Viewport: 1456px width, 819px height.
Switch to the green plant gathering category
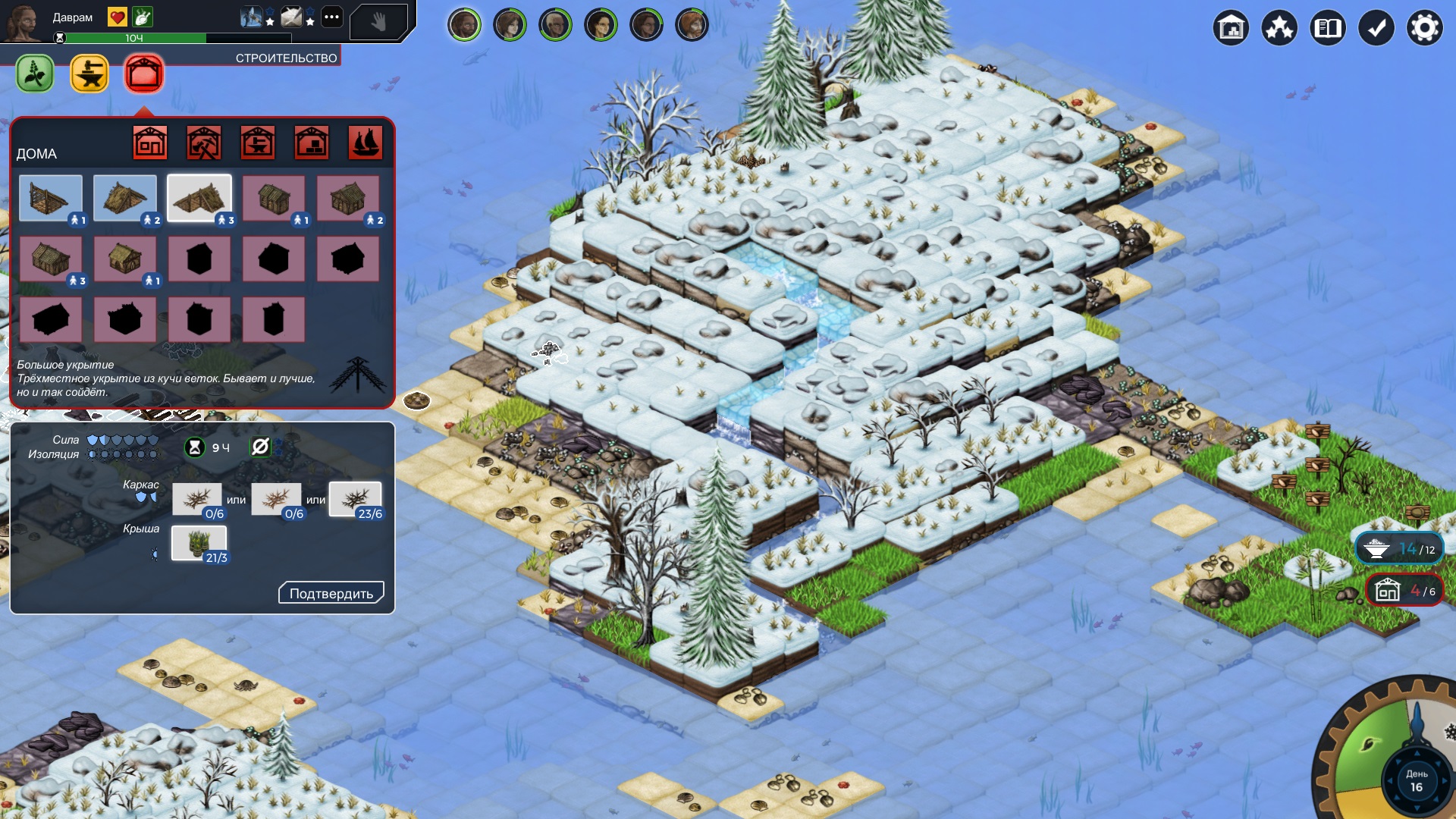coord(35,74)
